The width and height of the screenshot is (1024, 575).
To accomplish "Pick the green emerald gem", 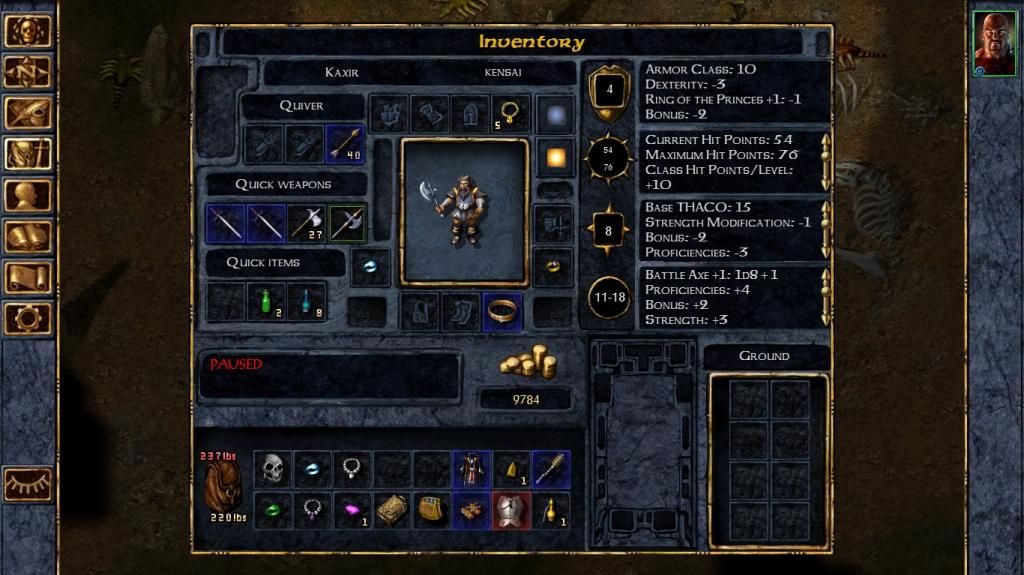I will pos(272,510).
